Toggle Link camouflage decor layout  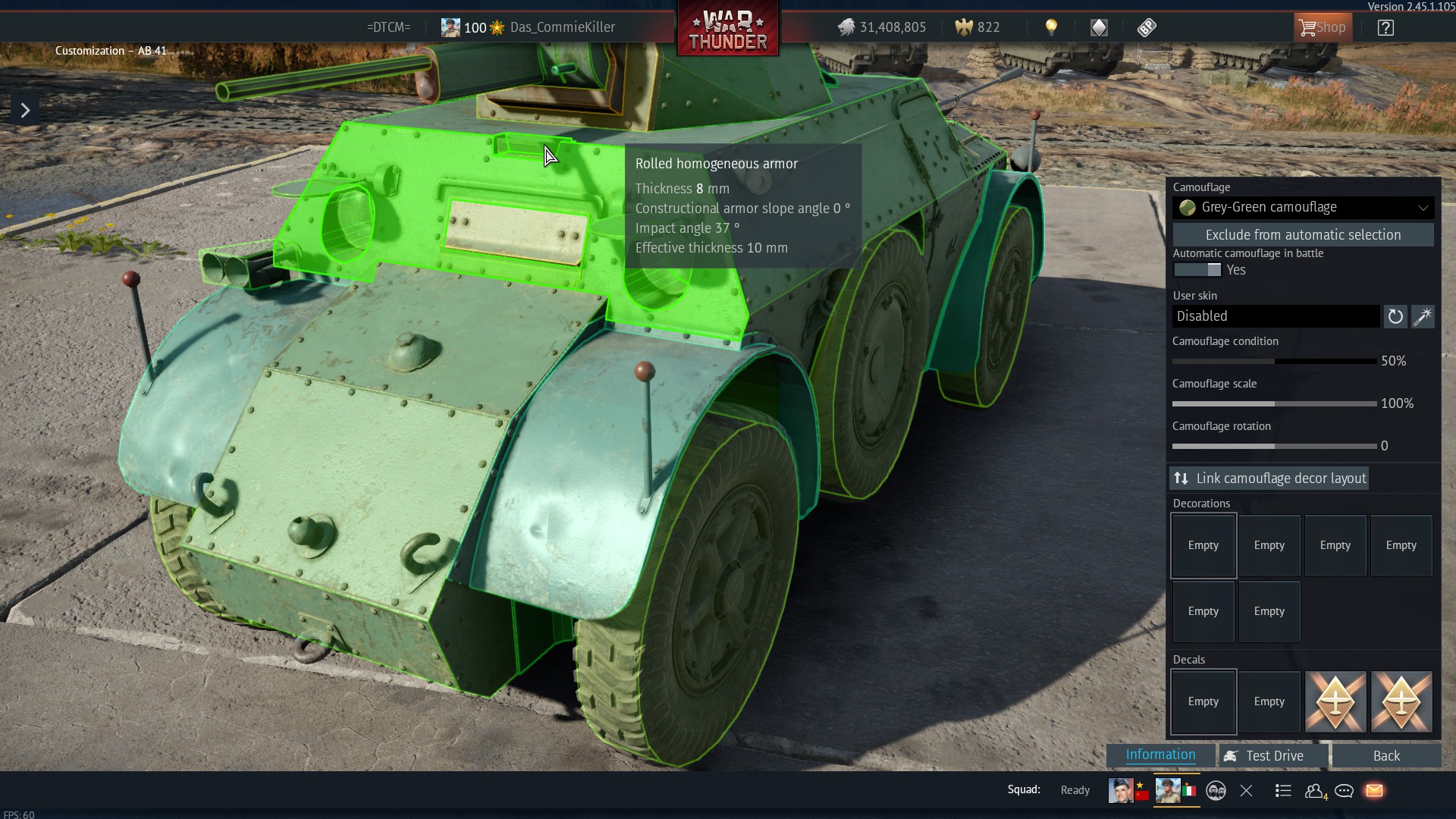(x=1269, y=478)
